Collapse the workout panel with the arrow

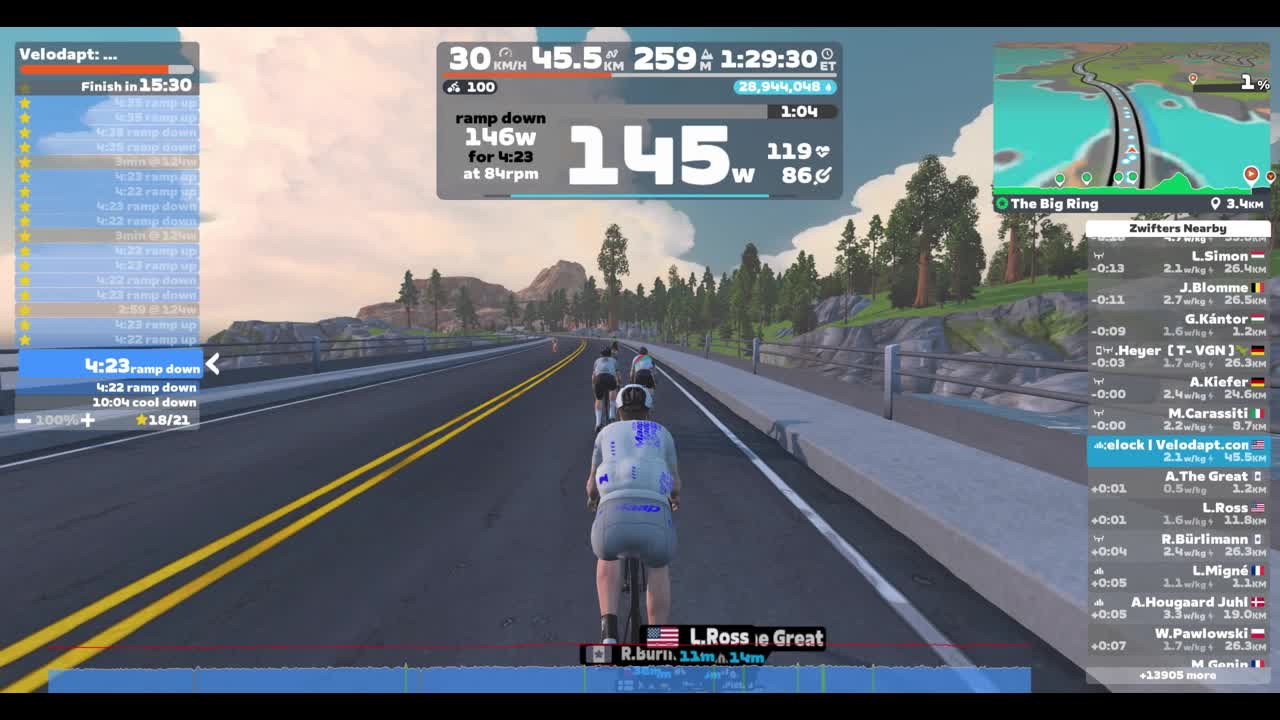tap(212, 365)
